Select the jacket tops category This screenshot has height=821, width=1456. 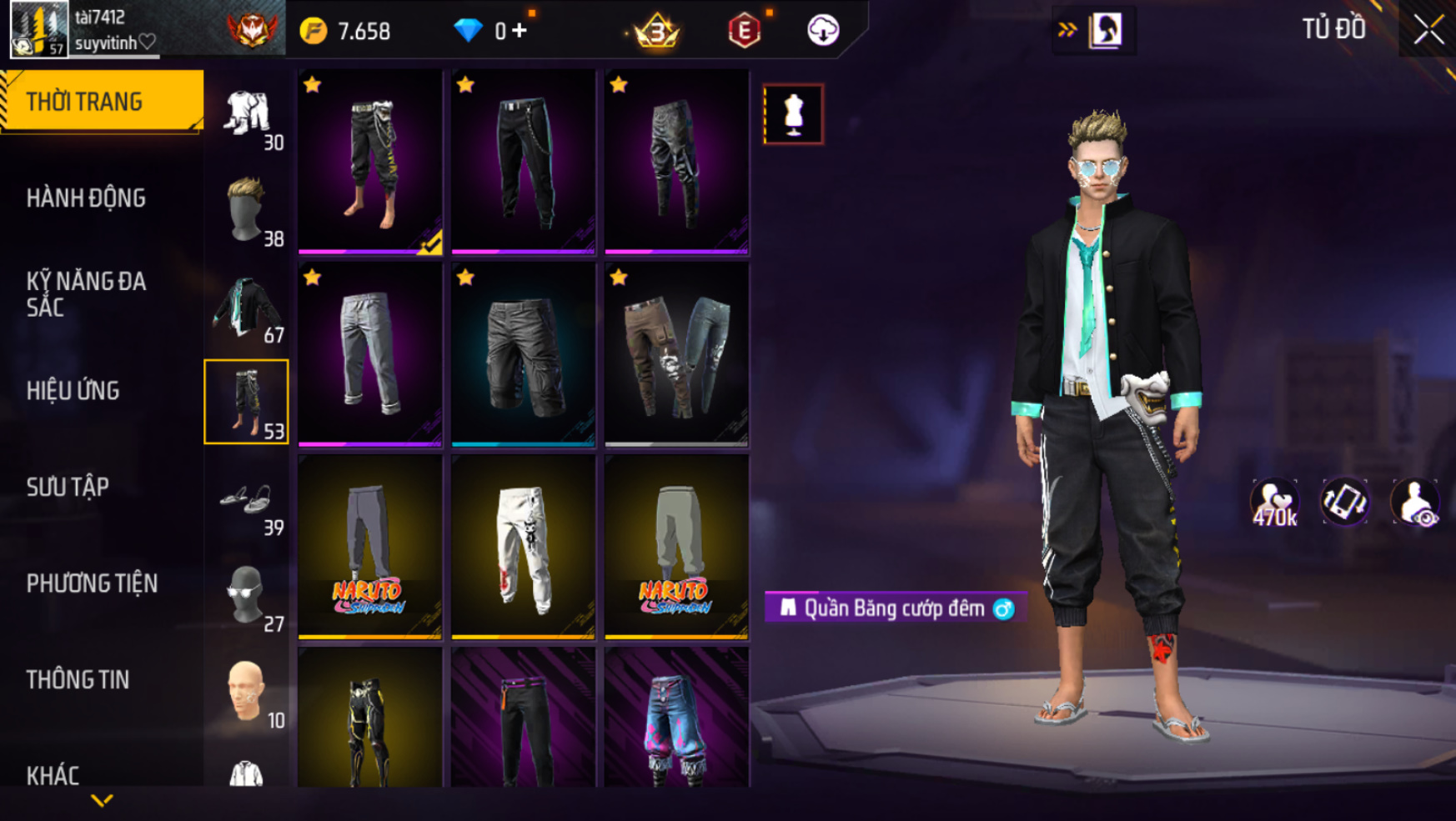(247, 307)
